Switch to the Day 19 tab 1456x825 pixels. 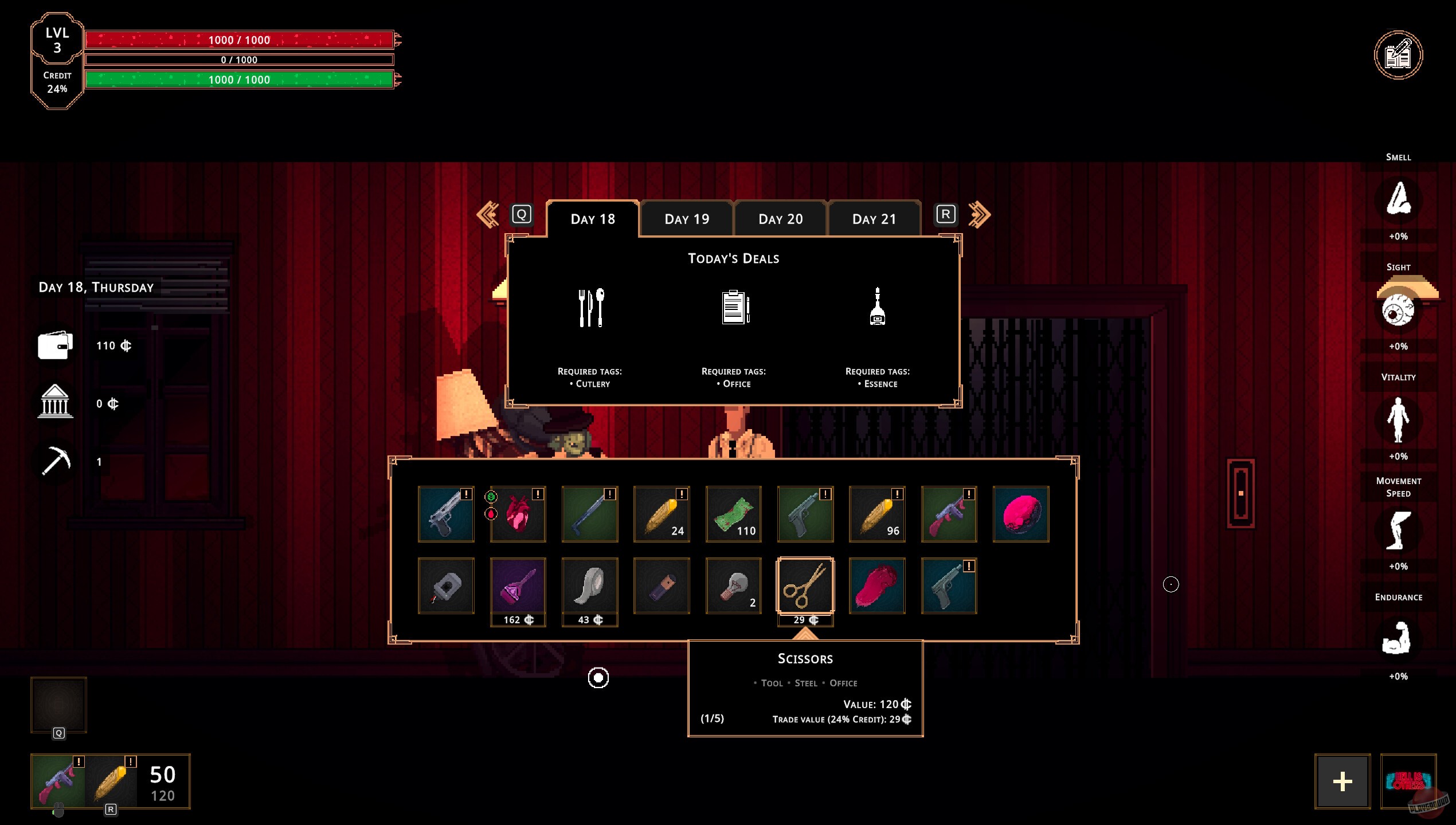click(x=687, y=219)
